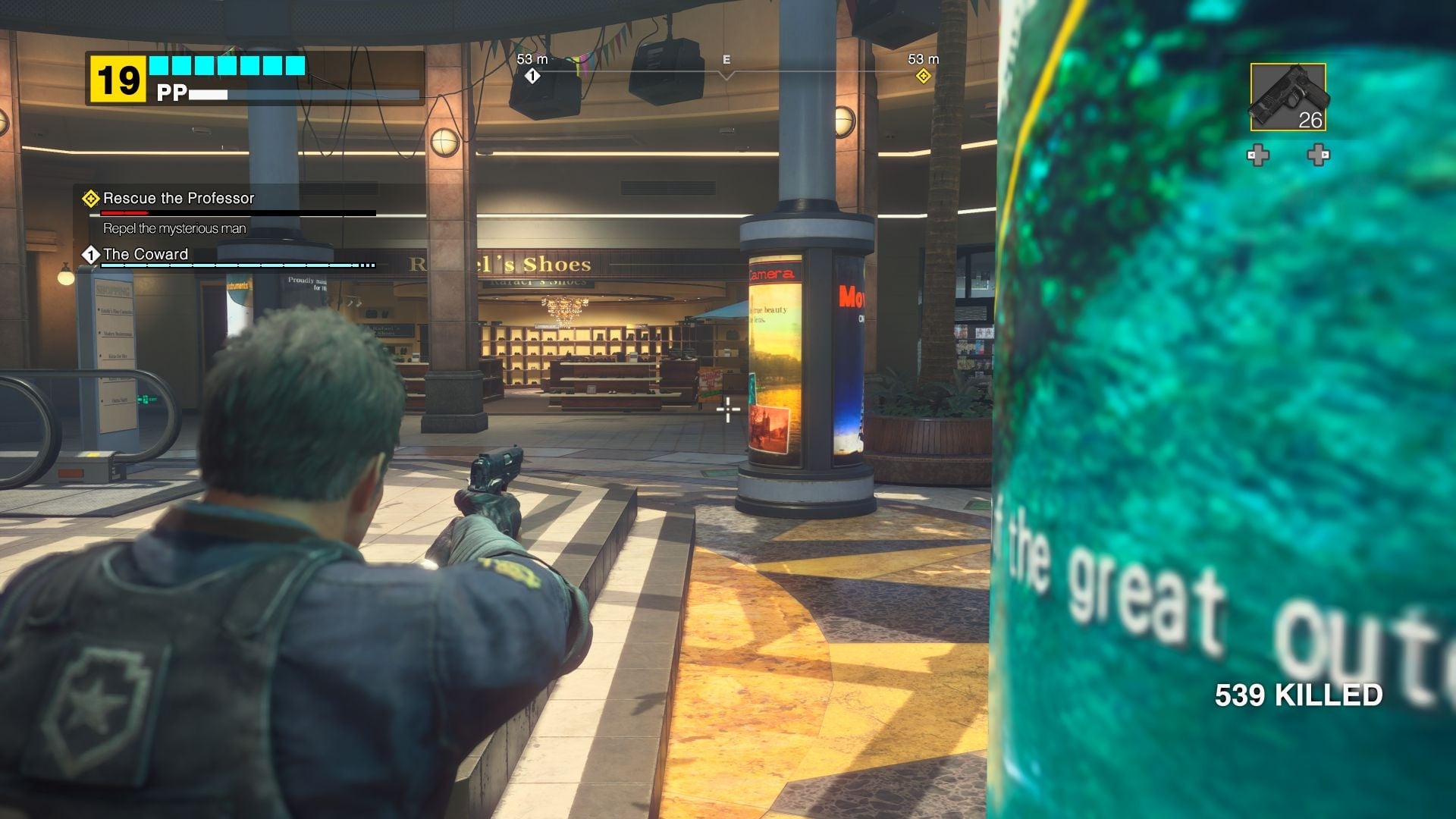Viewport: 1456px width, 819px height.
Task: Toggle the number 1 circle beside The Coward
Action: 91,255
